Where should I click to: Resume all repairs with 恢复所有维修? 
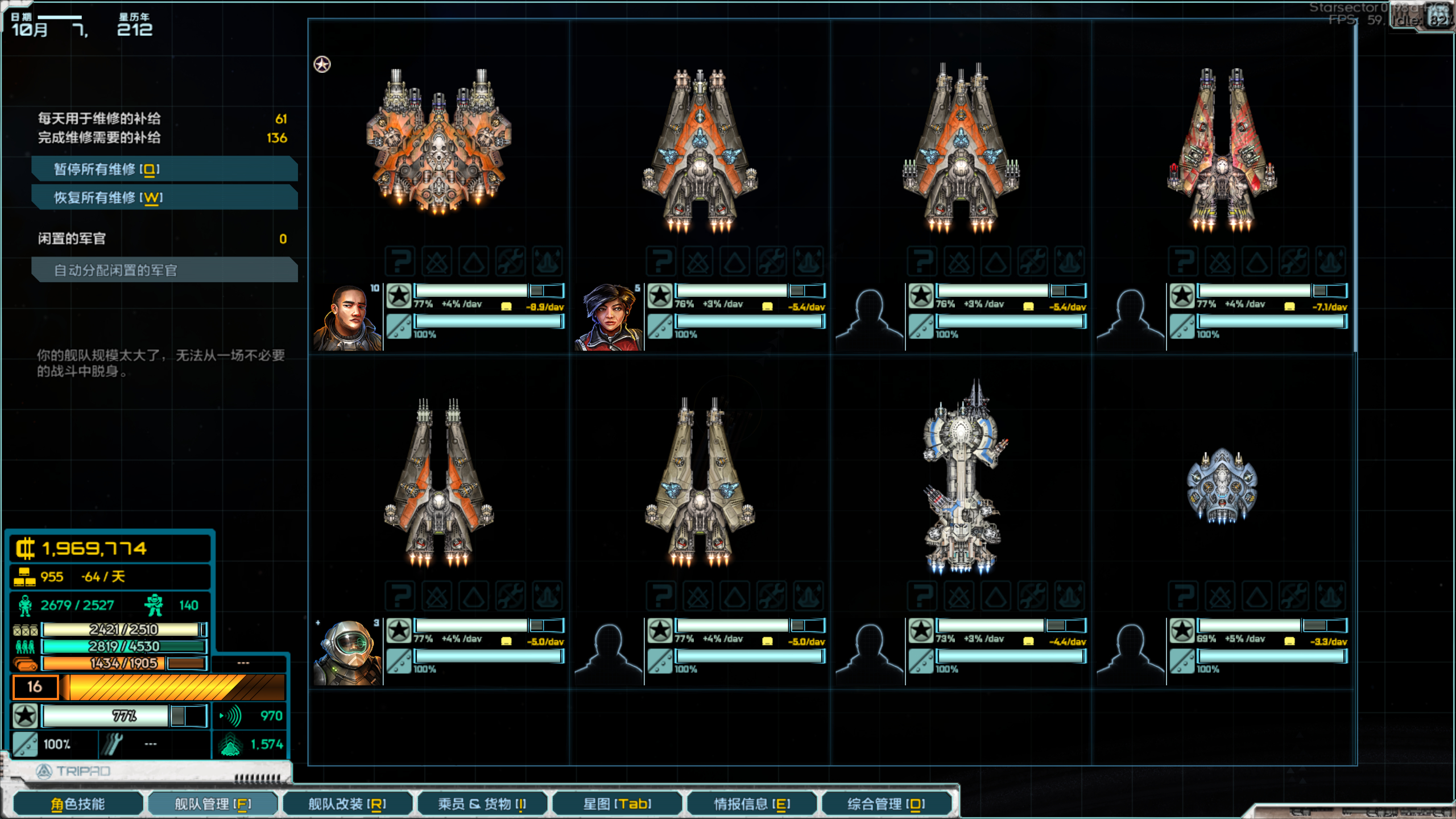click(x=164, y=197)
